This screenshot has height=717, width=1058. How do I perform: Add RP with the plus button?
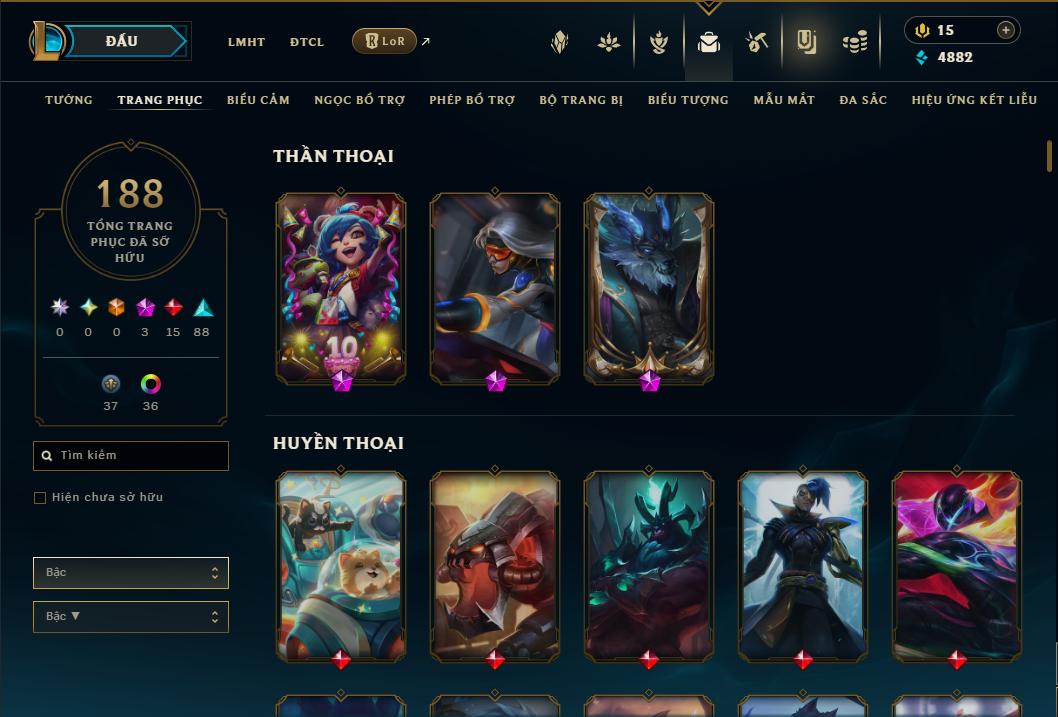point(1005,31)
